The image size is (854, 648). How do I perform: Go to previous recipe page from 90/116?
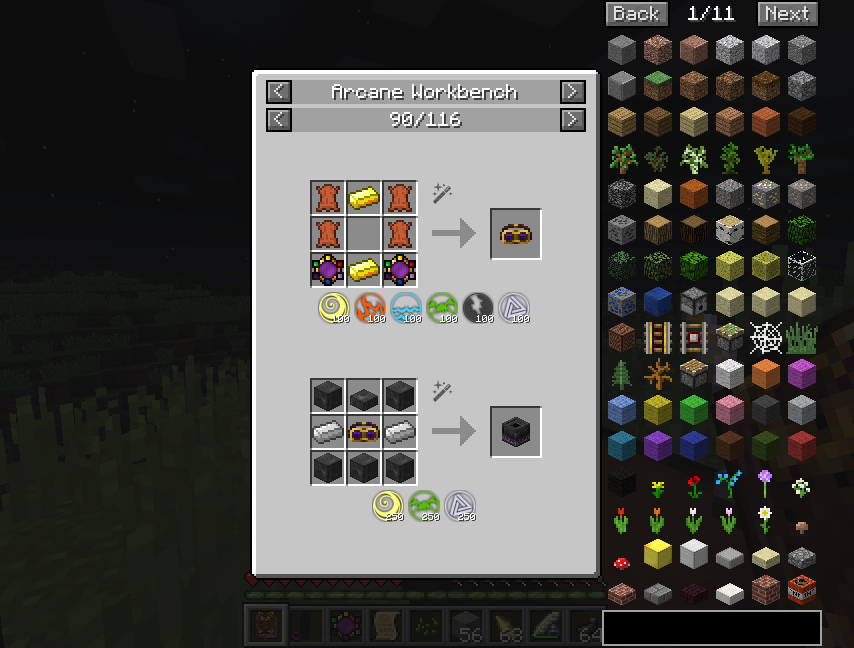coord(279,120)
